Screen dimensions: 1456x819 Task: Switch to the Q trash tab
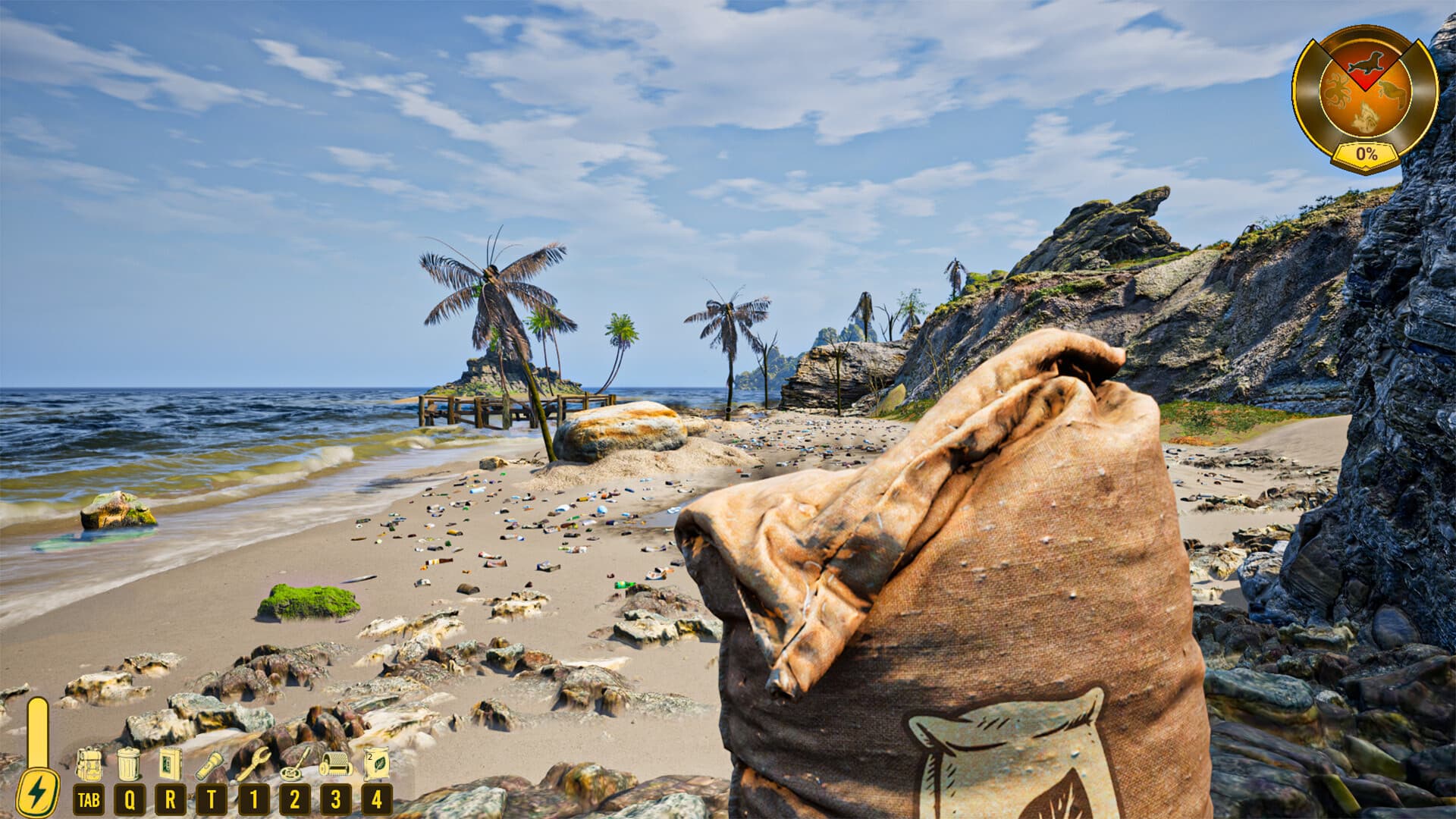click(x=130, y=798)
